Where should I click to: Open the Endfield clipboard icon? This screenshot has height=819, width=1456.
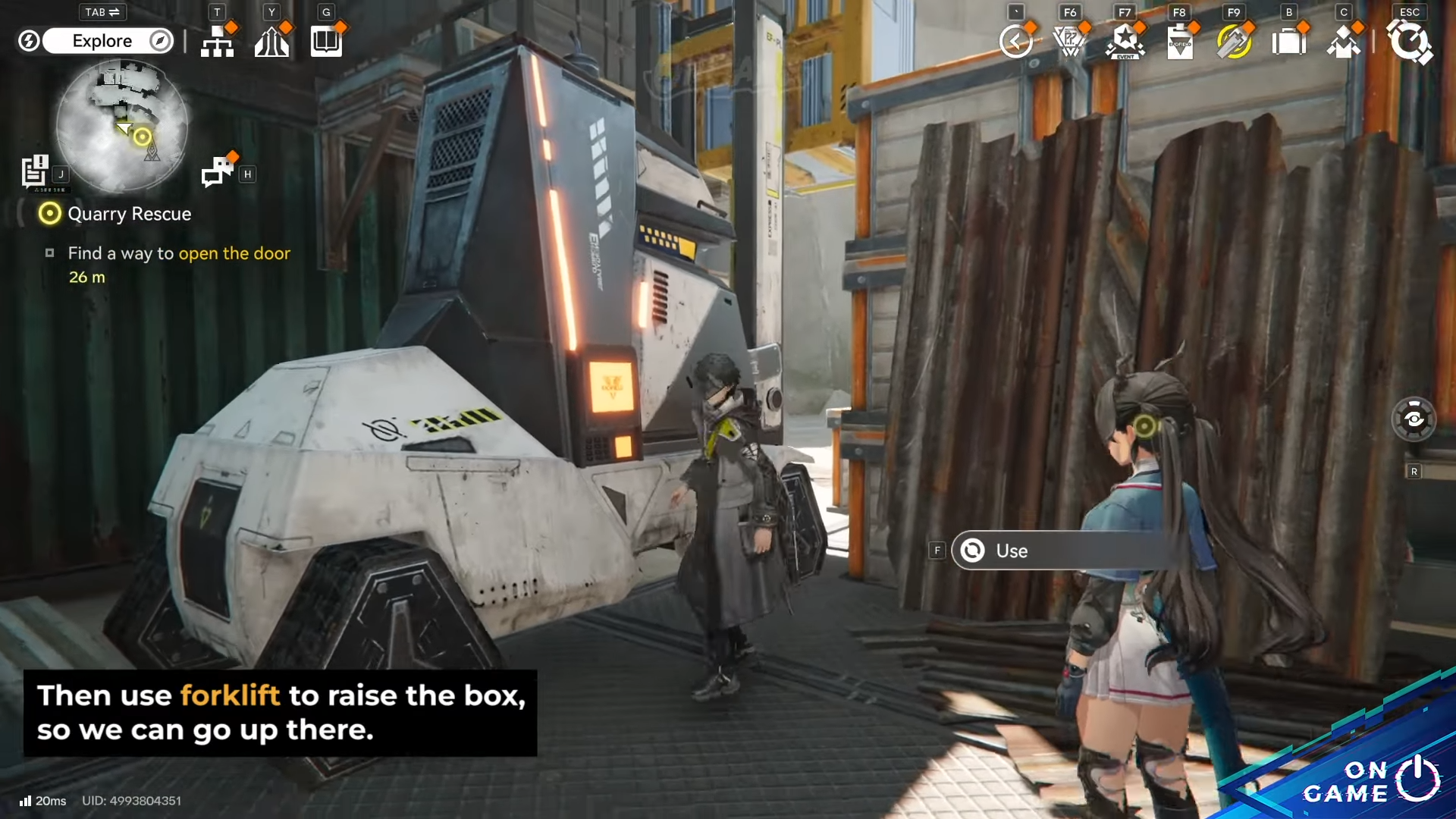point(1180,42)
